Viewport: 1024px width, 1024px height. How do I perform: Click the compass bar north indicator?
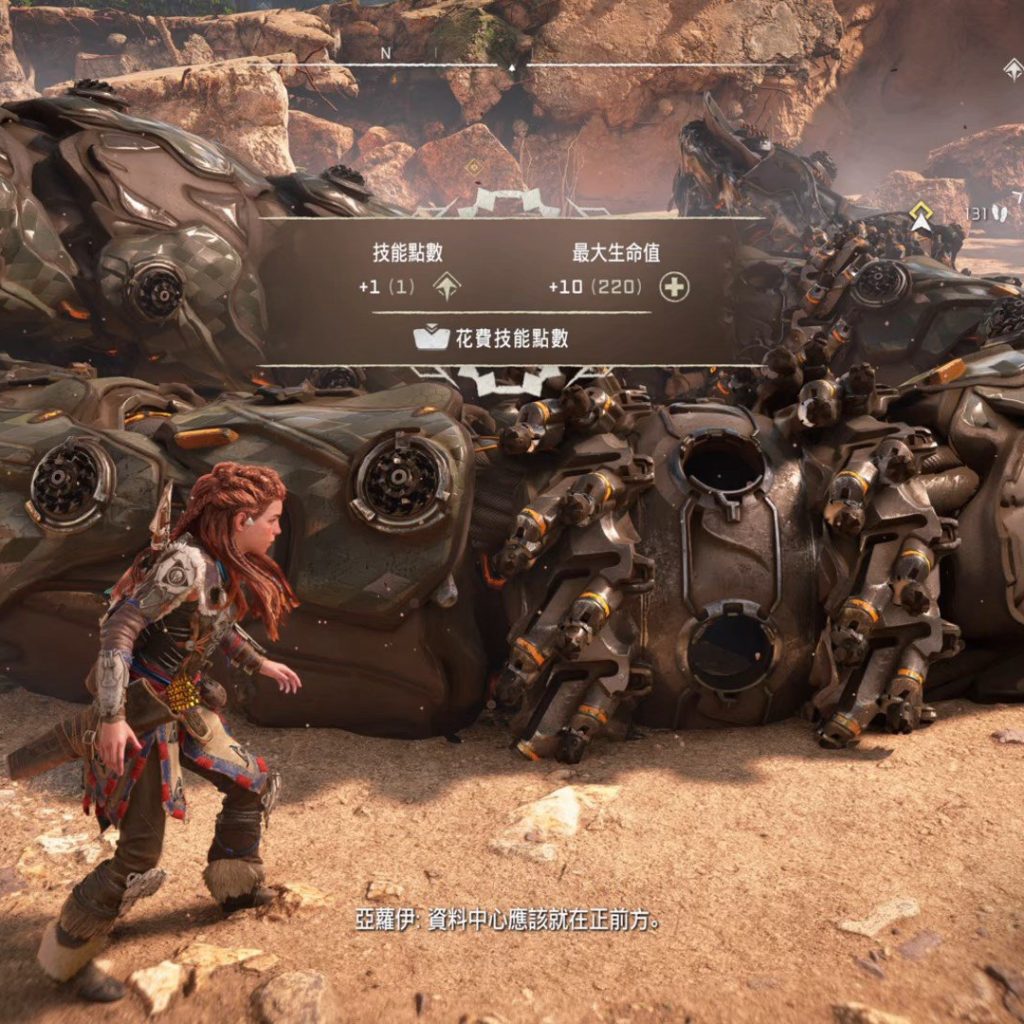point(386,53)
